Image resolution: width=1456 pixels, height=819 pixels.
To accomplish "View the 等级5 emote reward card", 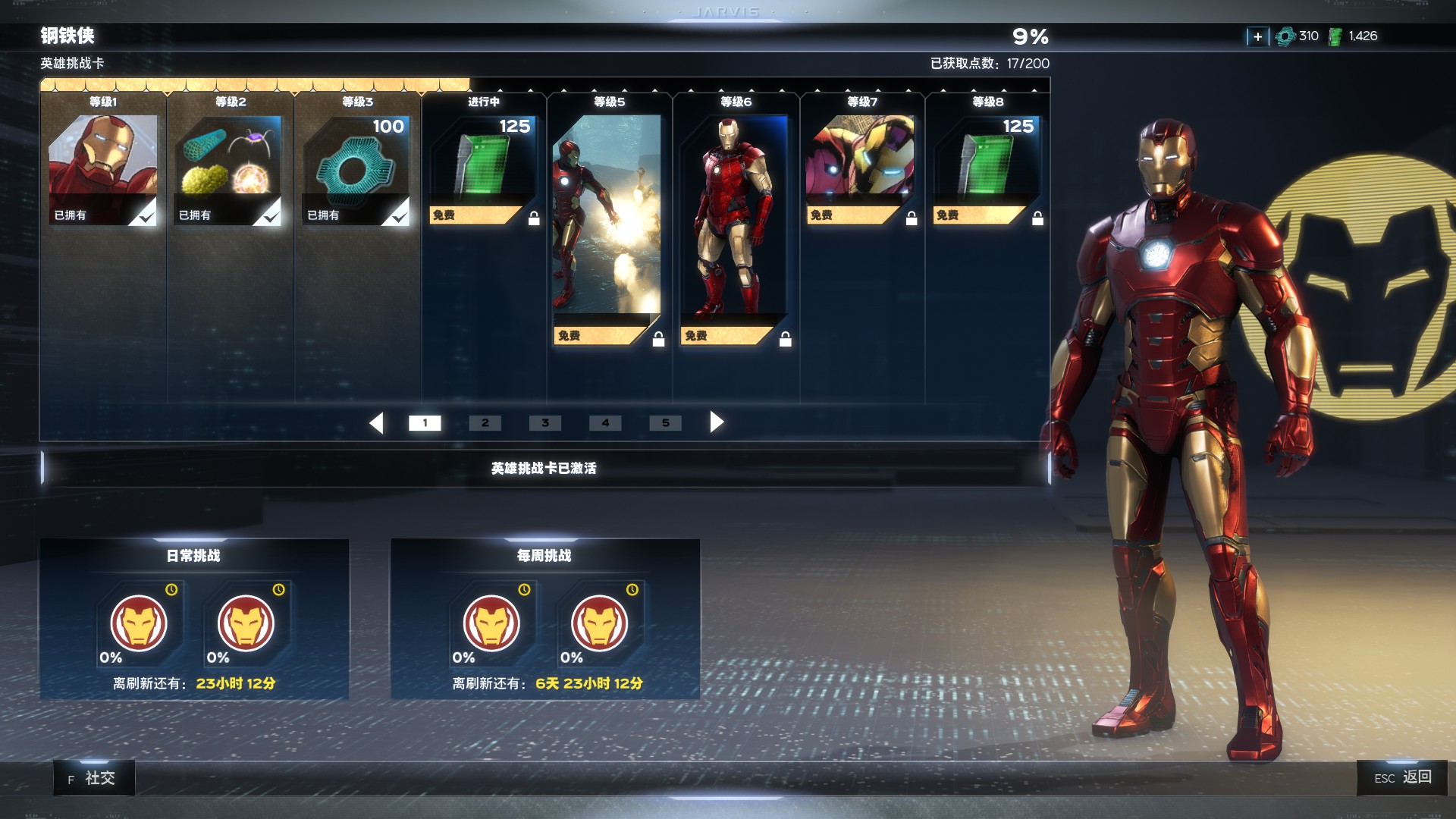I will (x=607, y=229).
